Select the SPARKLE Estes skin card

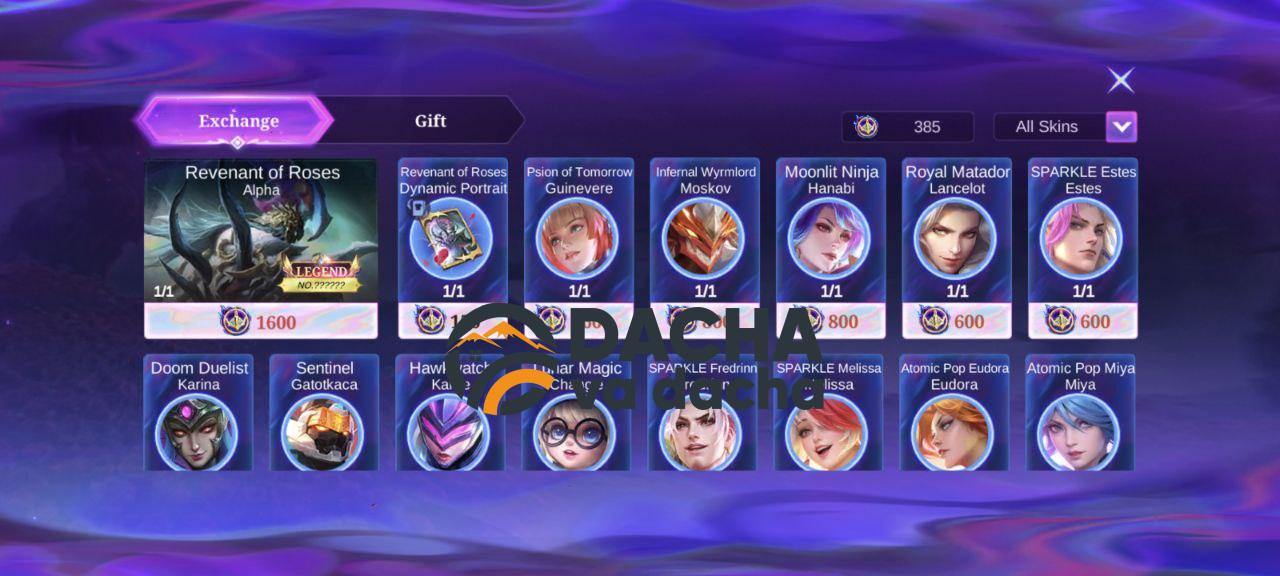click(x=1083, y=235)
